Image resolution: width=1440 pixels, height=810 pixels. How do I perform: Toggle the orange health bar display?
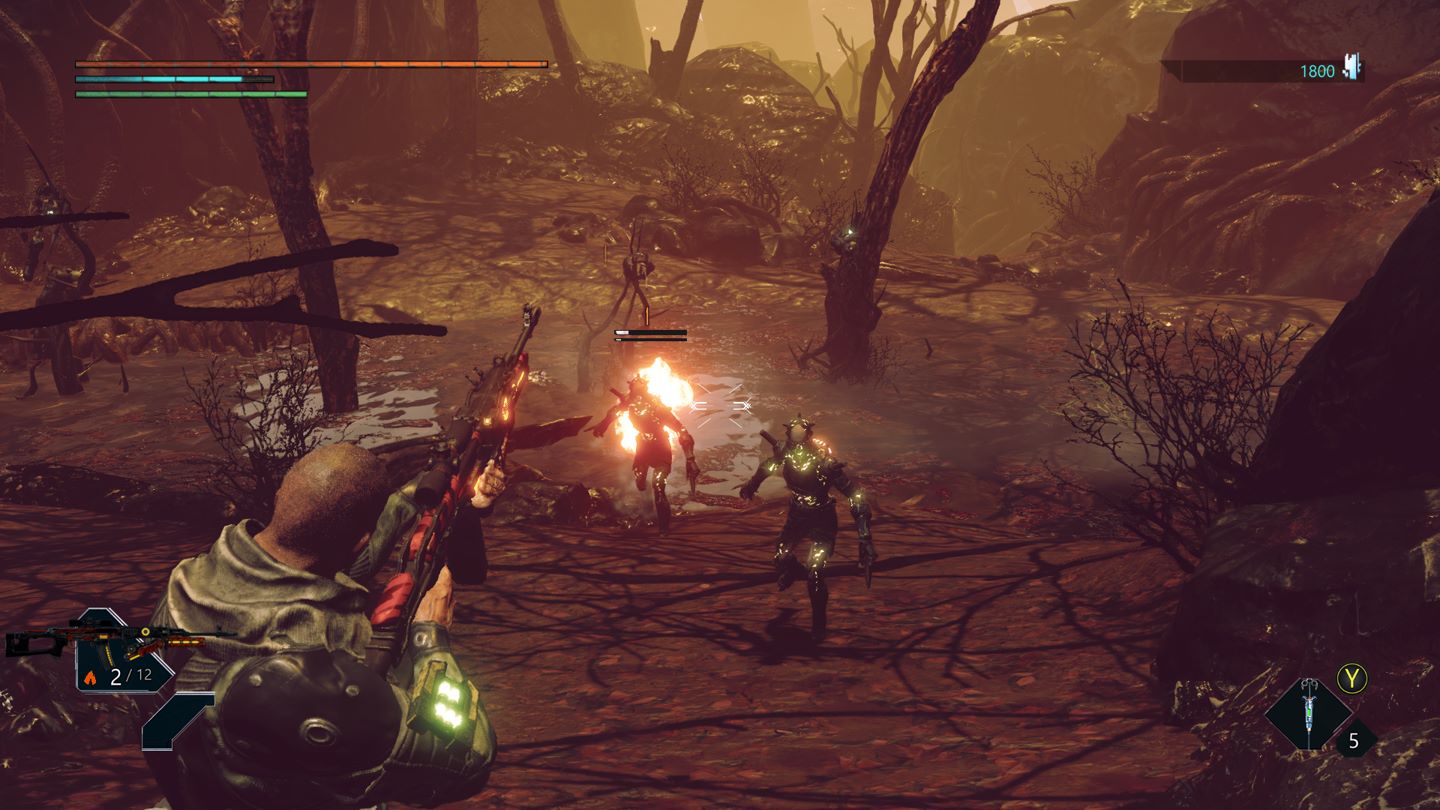point(310,62)
